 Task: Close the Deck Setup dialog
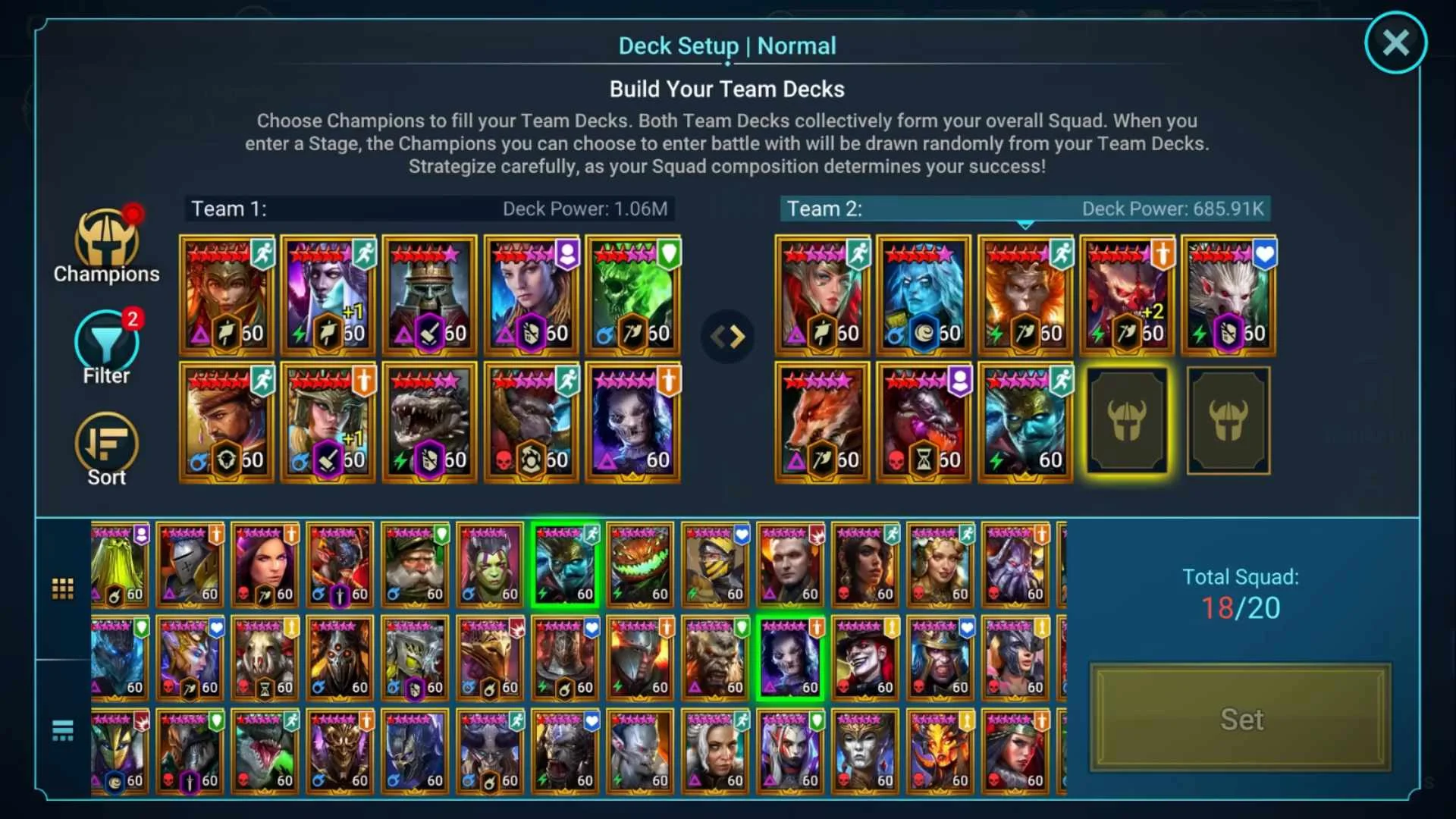tap(1395, 42)
